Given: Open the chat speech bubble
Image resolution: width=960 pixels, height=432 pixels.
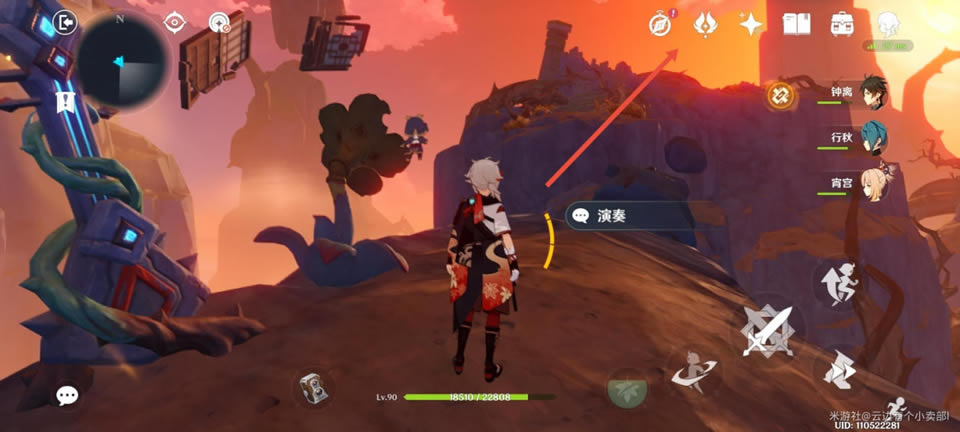Looking at the screenshot, I should pos(67,396).
